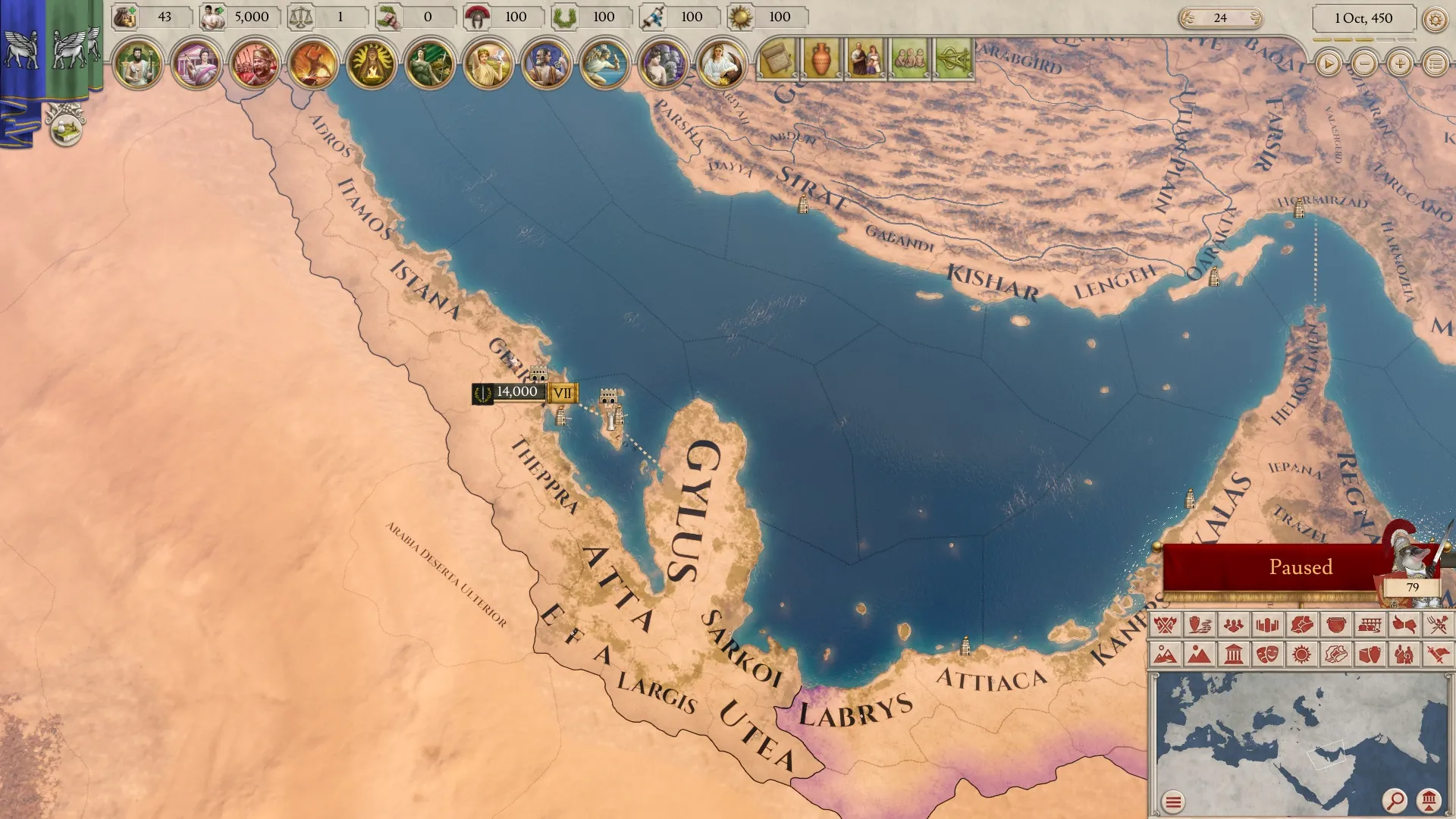Unpause the game with the play button
This screenshot has height=819, width=1456.
point(1328,64)
